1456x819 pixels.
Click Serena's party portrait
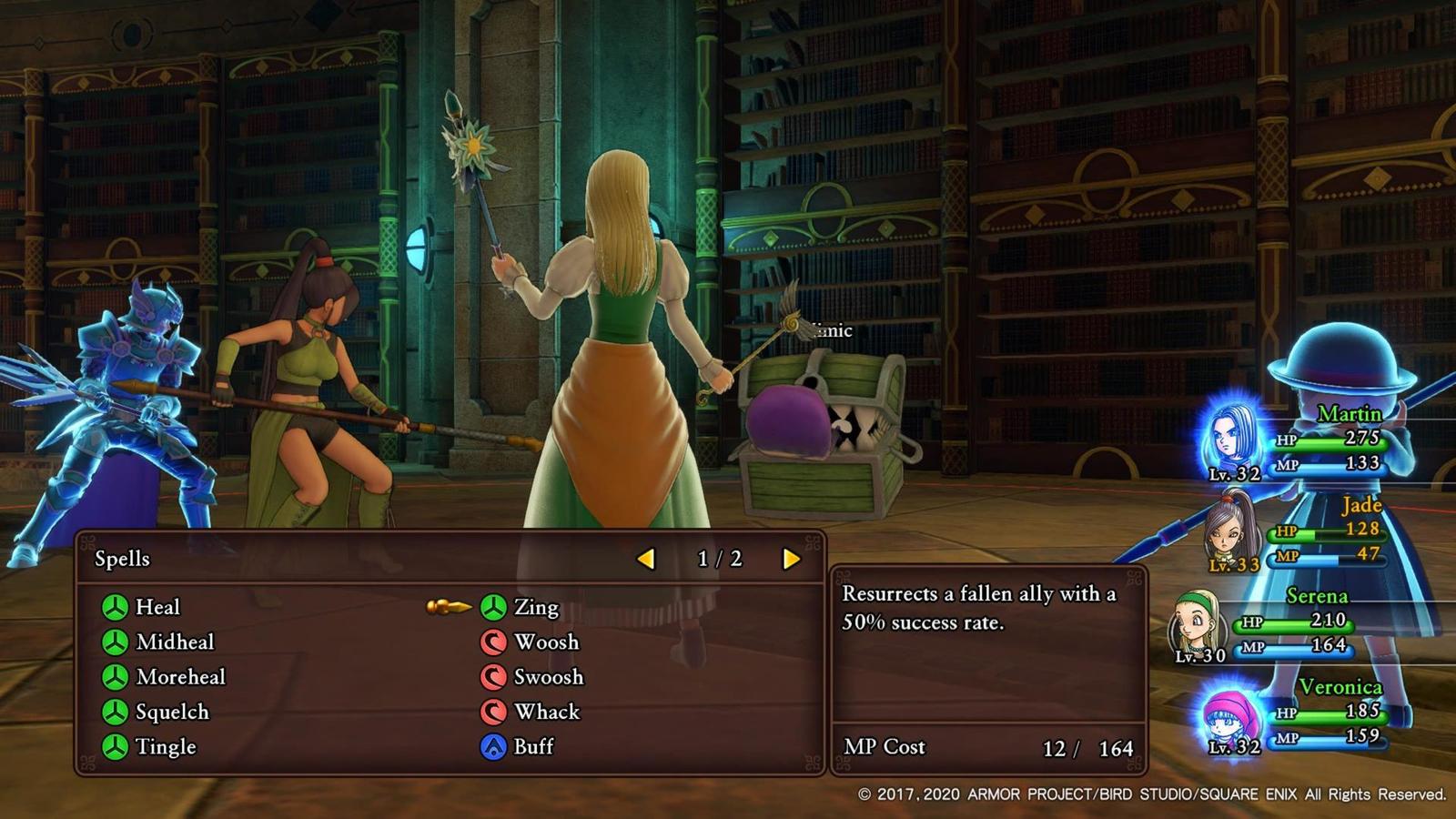(x=1196, y=622)
